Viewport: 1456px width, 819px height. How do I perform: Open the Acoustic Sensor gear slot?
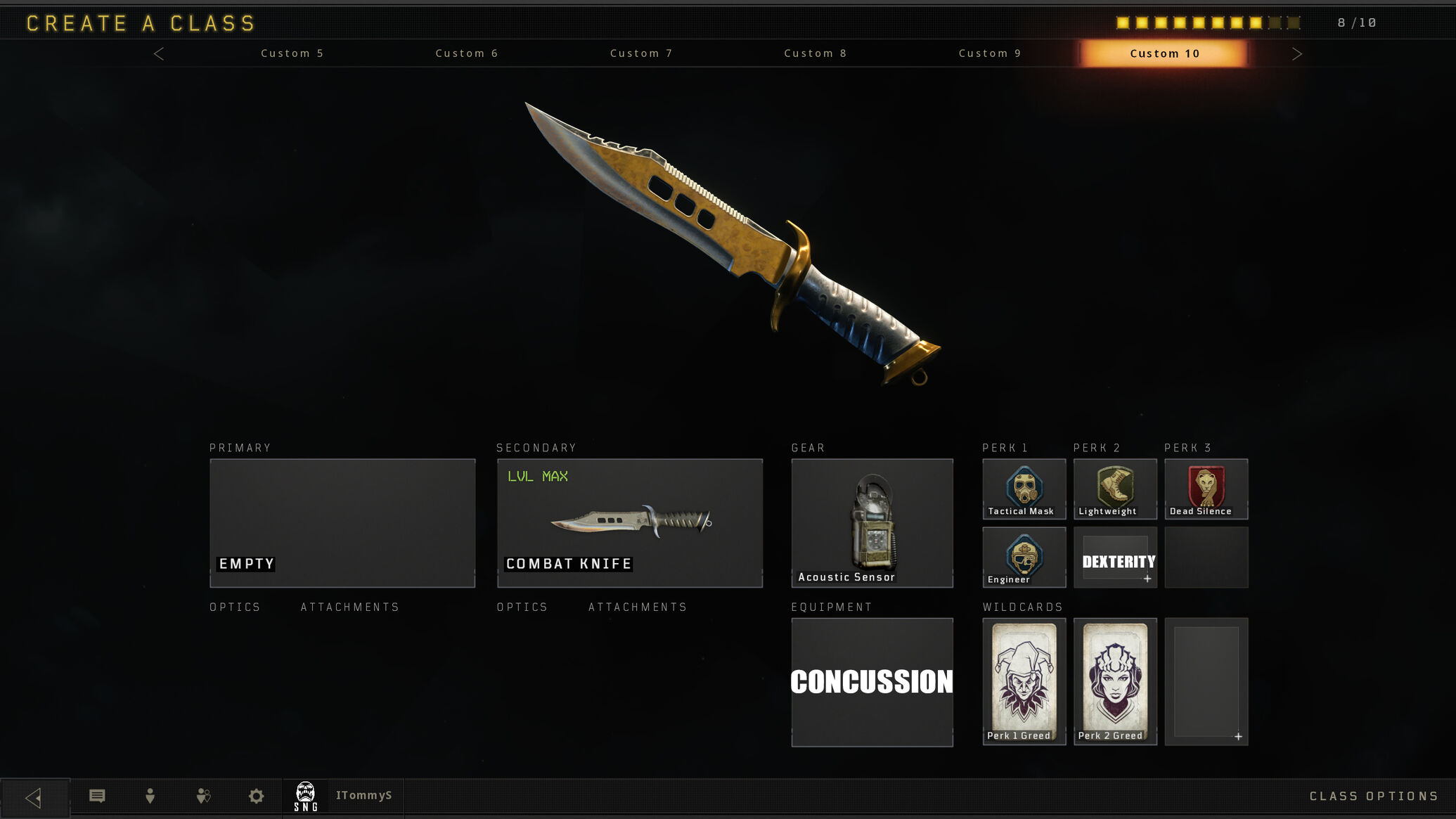coord(872,523)
